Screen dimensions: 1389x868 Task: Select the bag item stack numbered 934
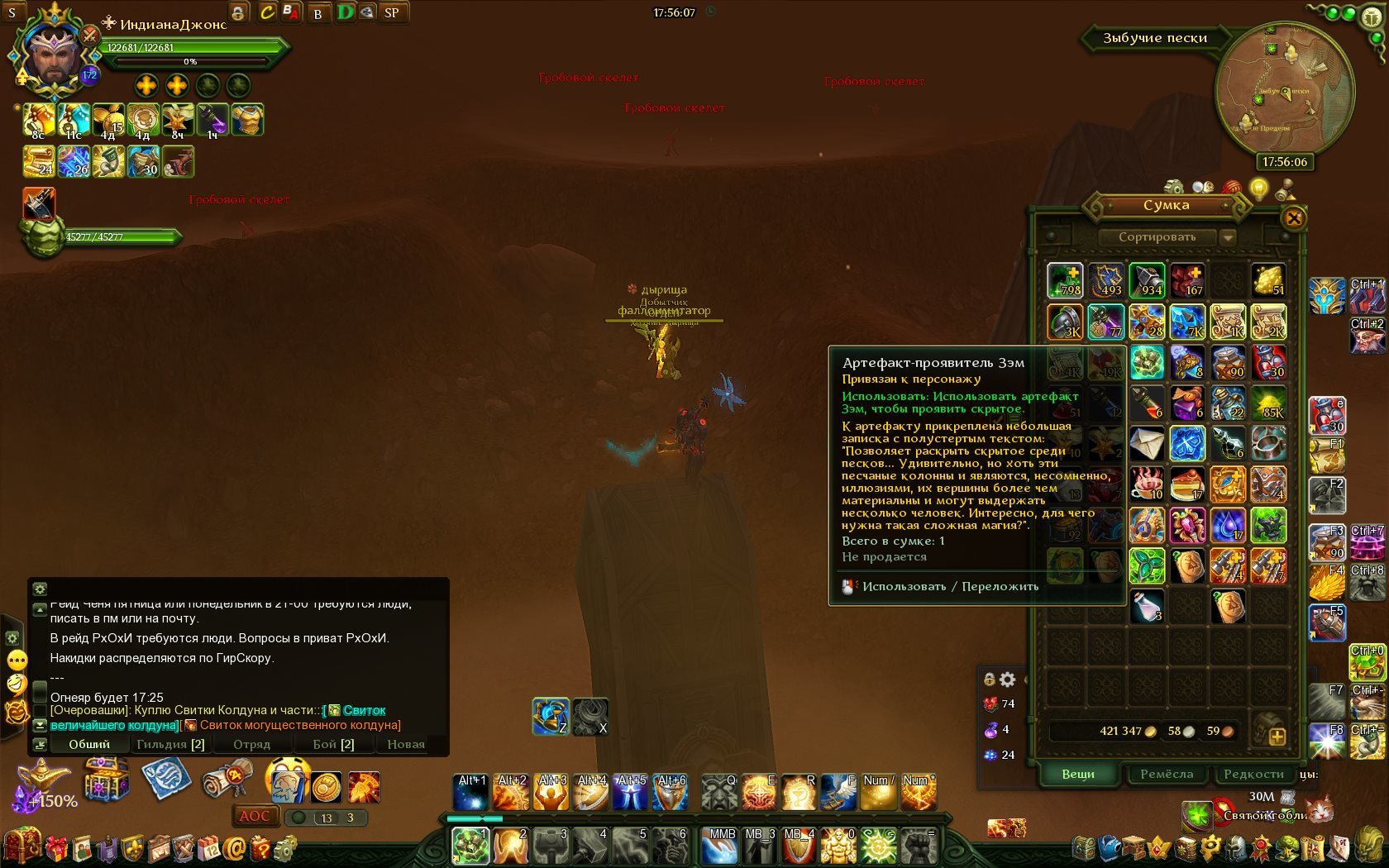(1147, 281)
